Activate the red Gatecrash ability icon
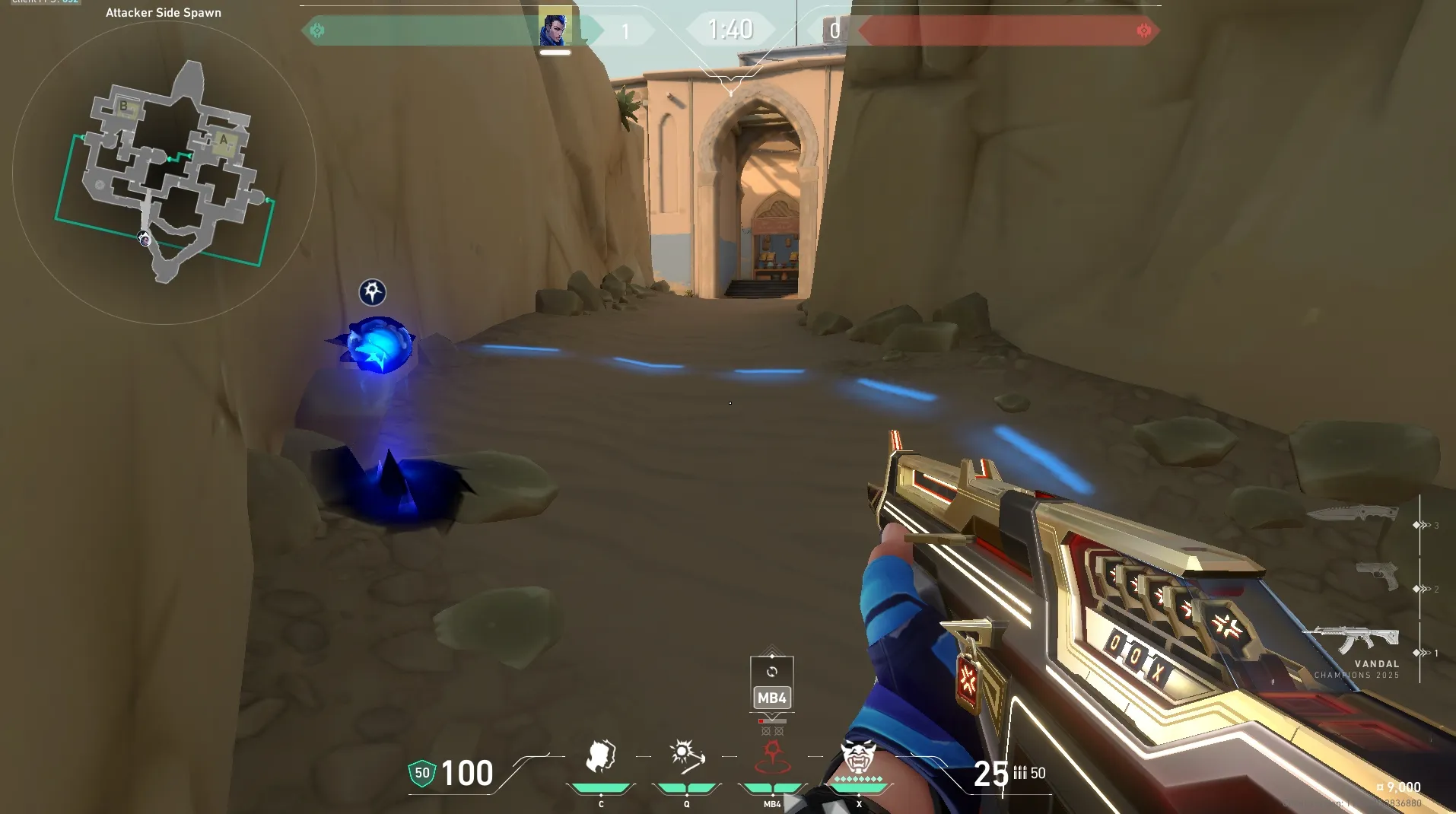This screenshot has height=814, width=1456. coord(772,758)
